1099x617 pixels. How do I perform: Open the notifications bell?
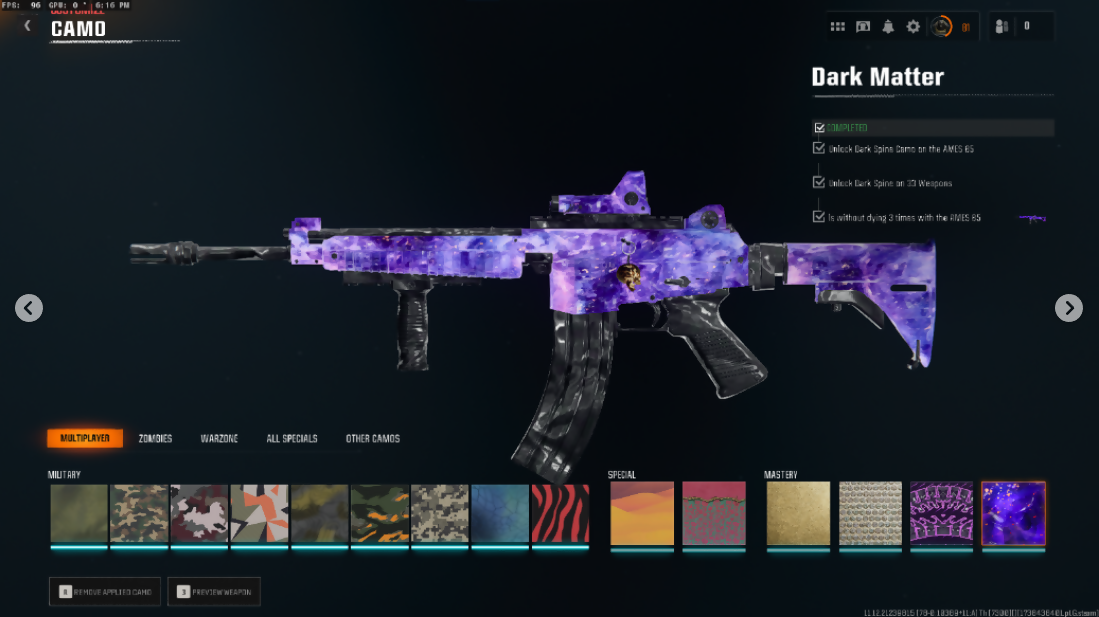(x=888, y=27)
